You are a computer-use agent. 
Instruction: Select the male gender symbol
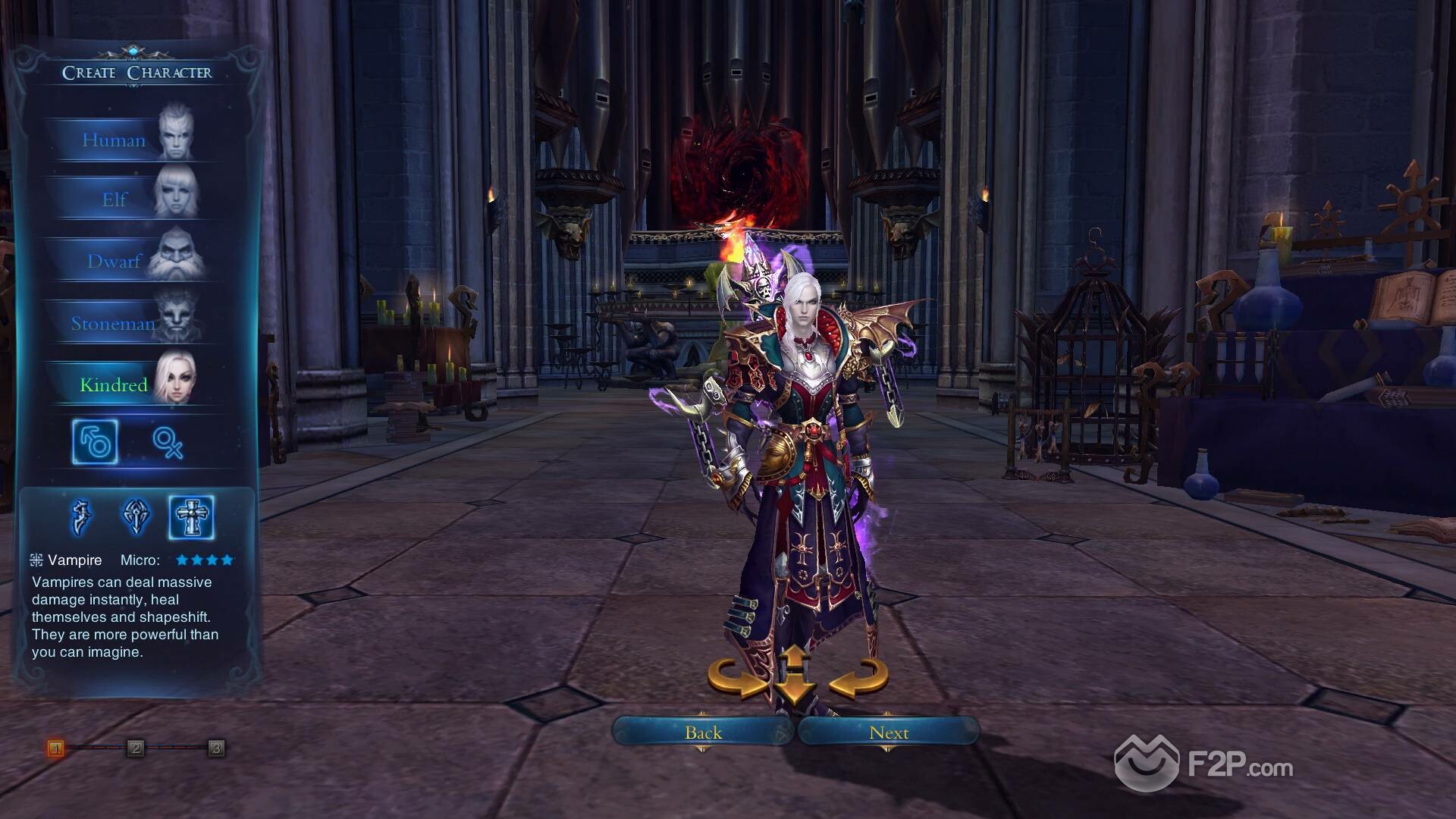(x=96, y=441)
